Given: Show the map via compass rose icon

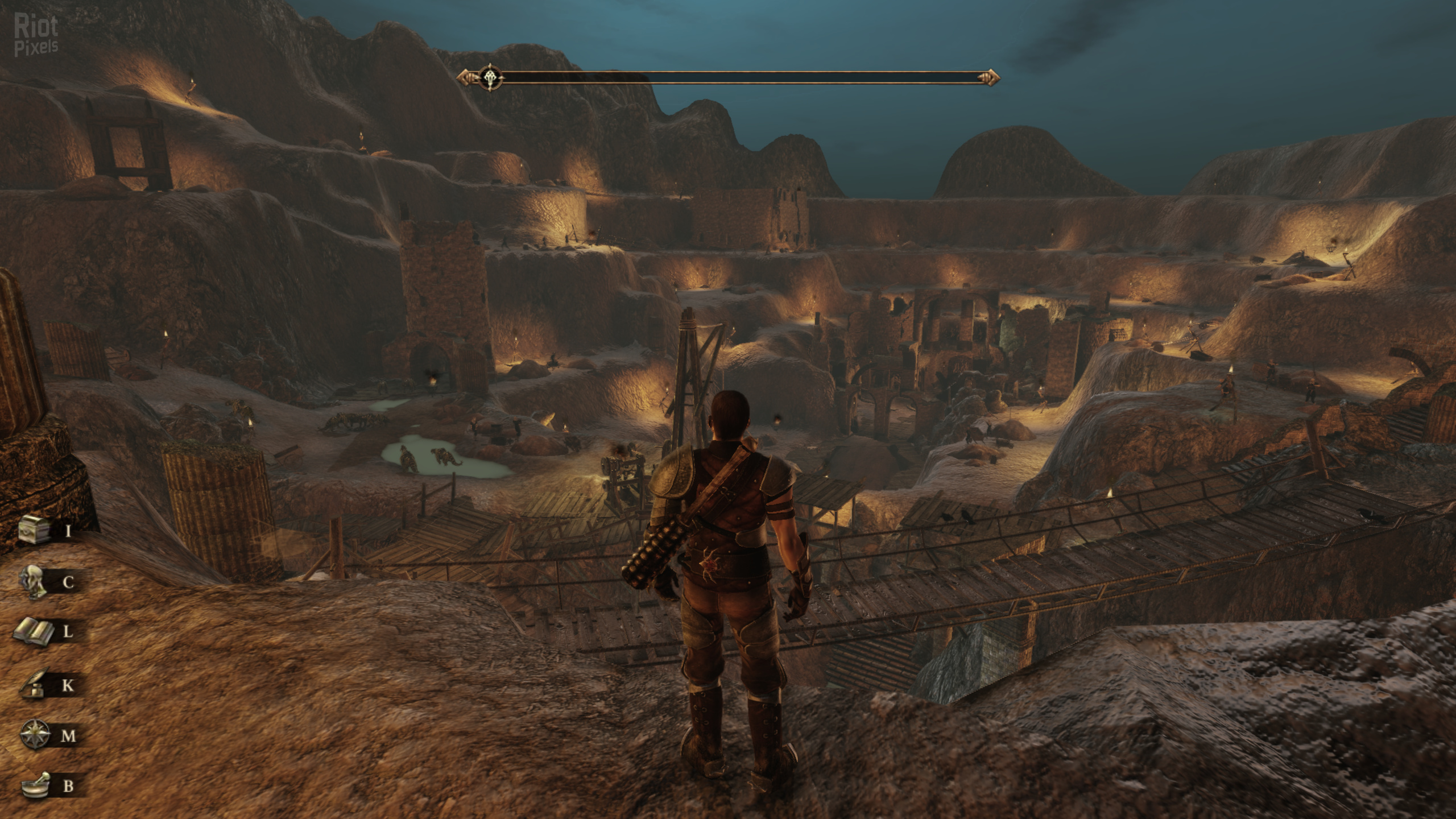Looking at the screenshot, I should [x=34, y=735].
